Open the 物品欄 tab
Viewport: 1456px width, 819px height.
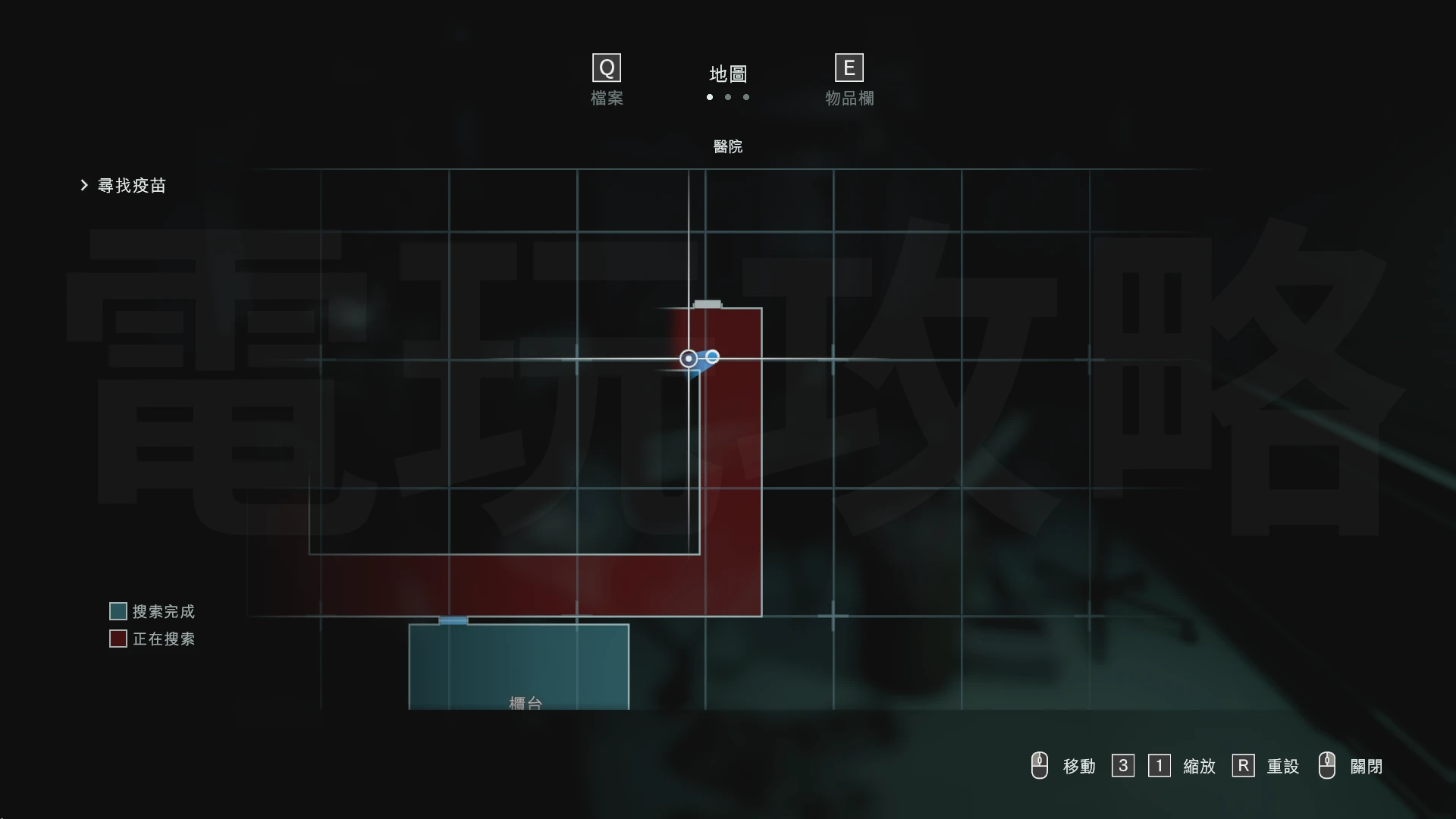click(x=849, y=80)
